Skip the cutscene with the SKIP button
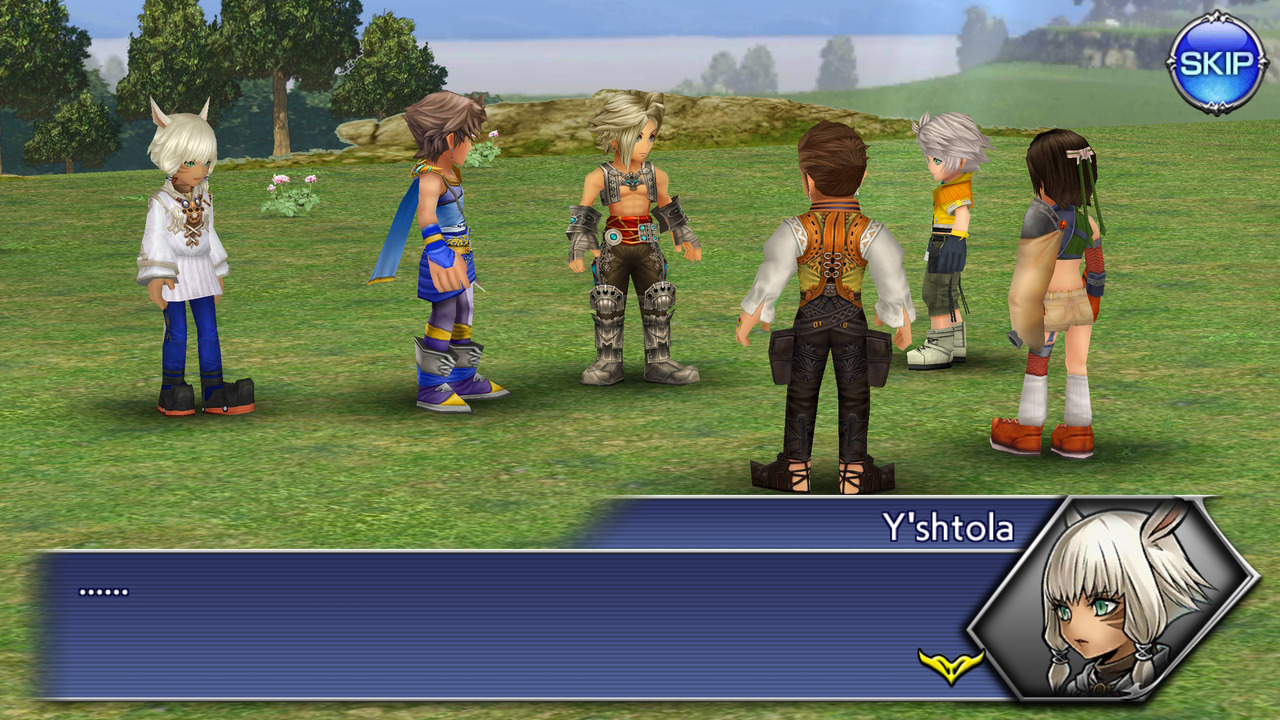This screenshot has width=1280, height=720. [1216, 63]
